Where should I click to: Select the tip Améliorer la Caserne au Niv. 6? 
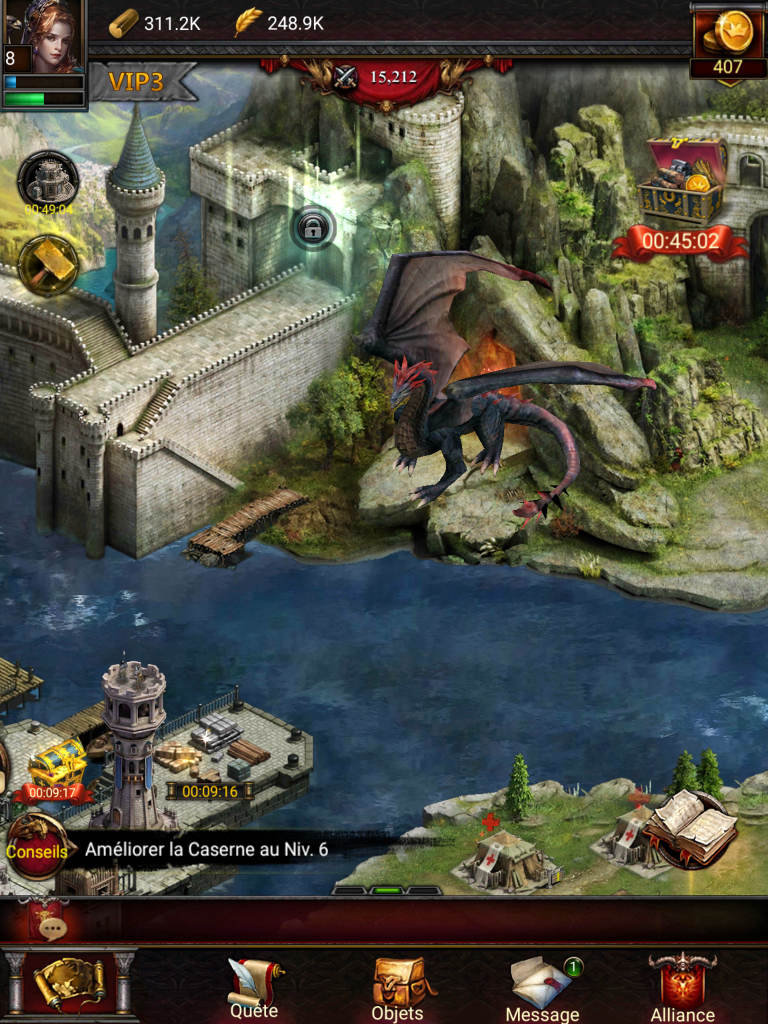[x=207, y=850]
